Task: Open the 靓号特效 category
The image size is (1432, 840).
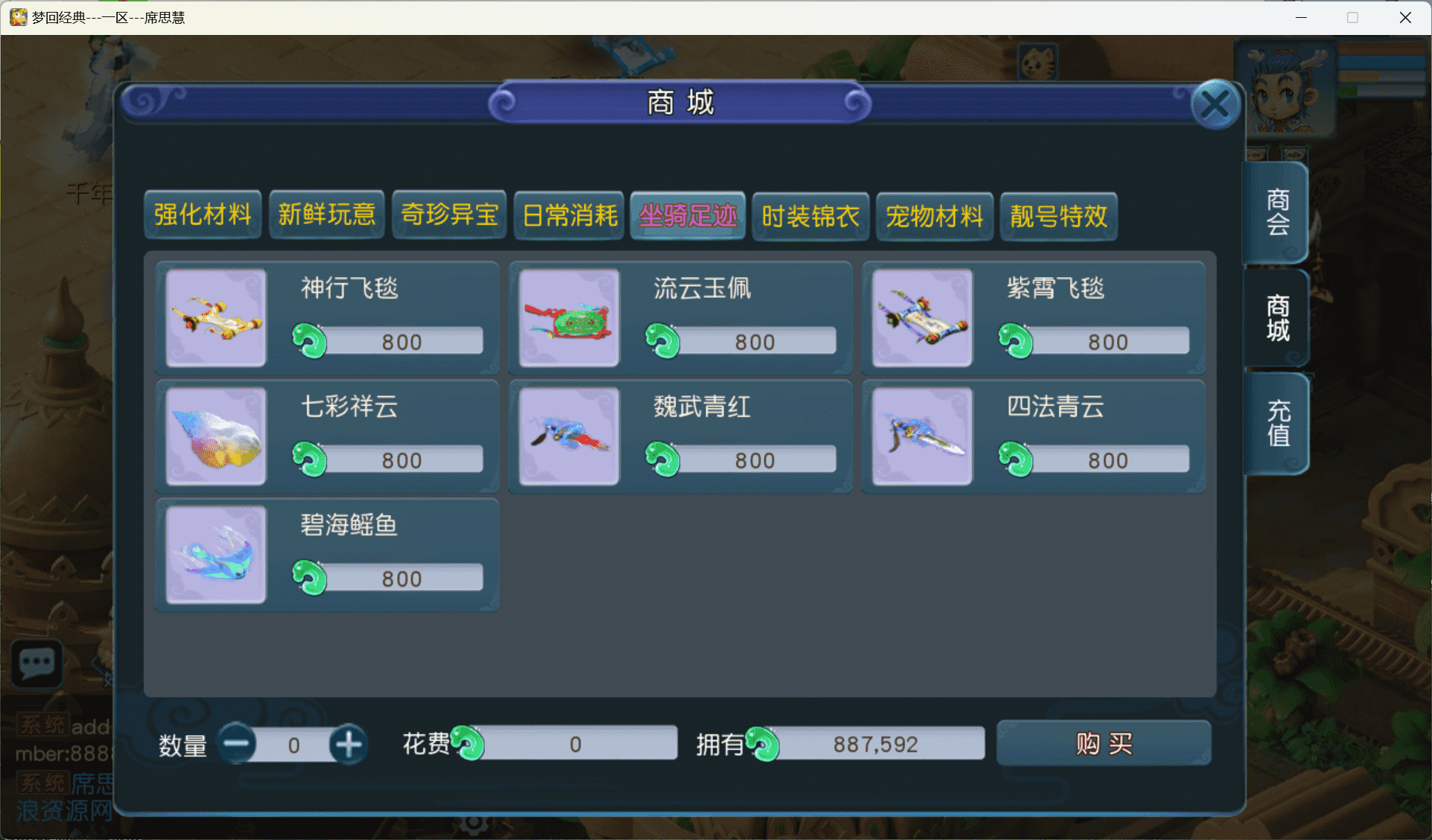Action: (x=1058, y=216)
